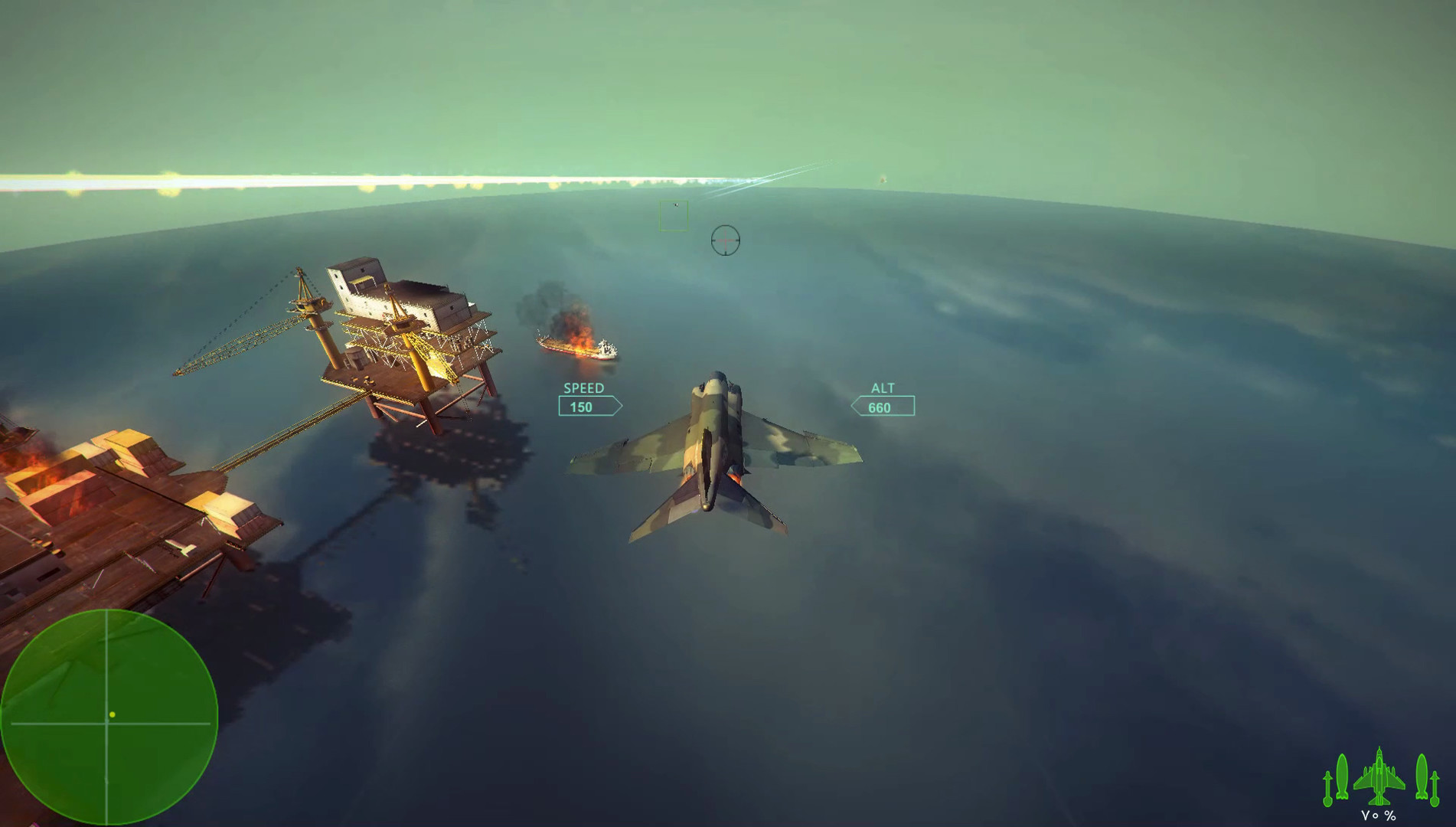1456x827 pixels.
Task: Select the rightmost rocket weapon icon
Action: pos(1435,788)
